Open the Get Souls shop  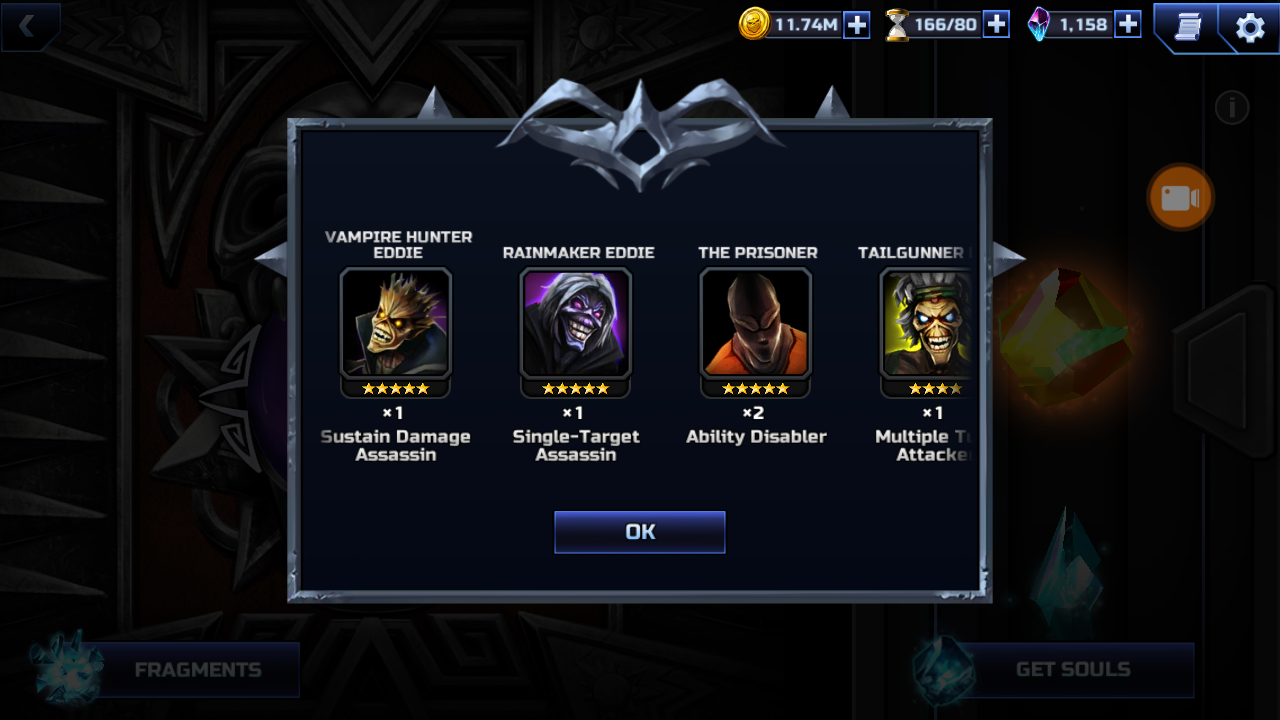click(1072, 670)
